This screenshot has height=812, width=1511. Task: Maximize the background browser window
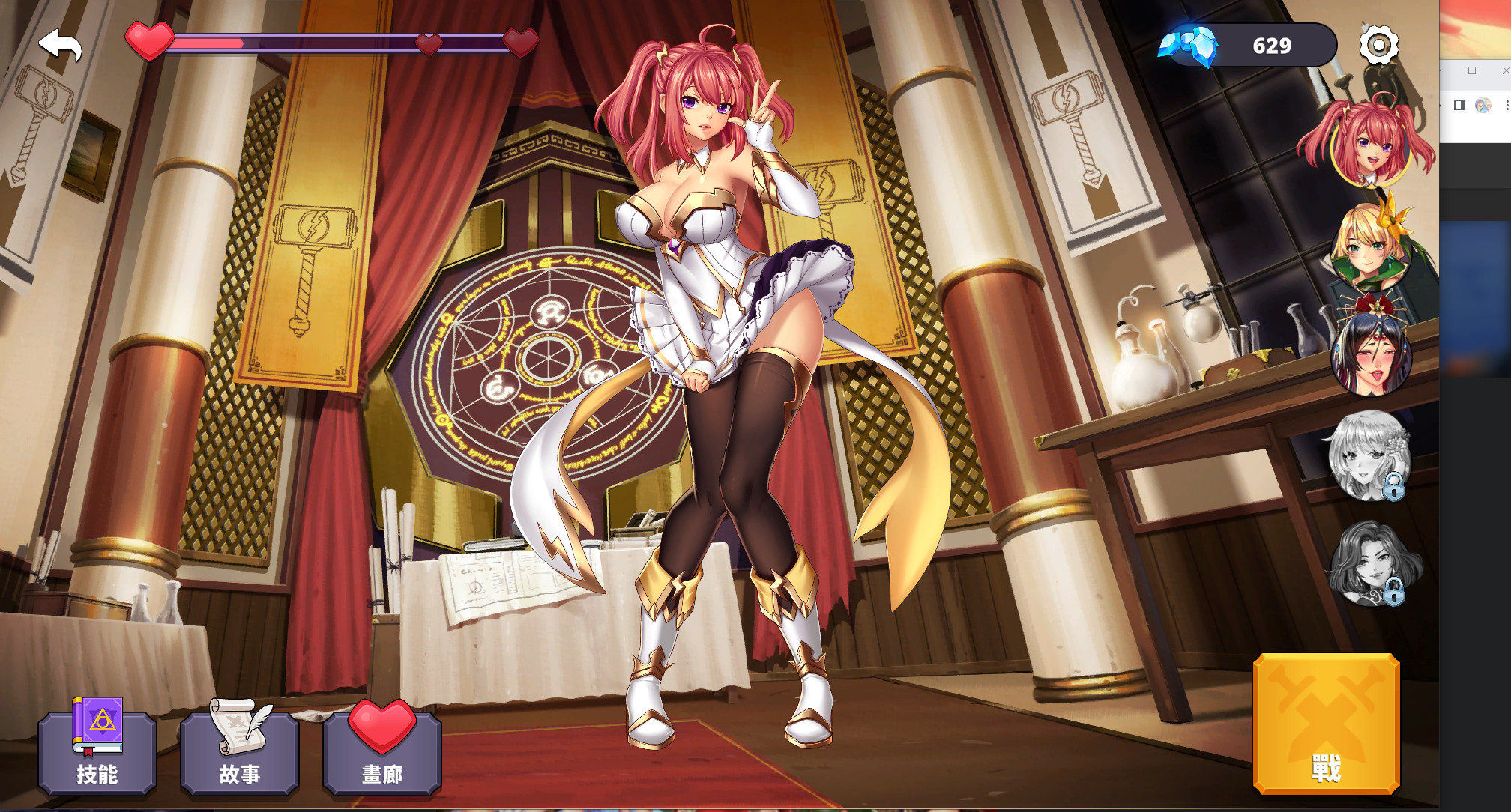pos(1472,70)
